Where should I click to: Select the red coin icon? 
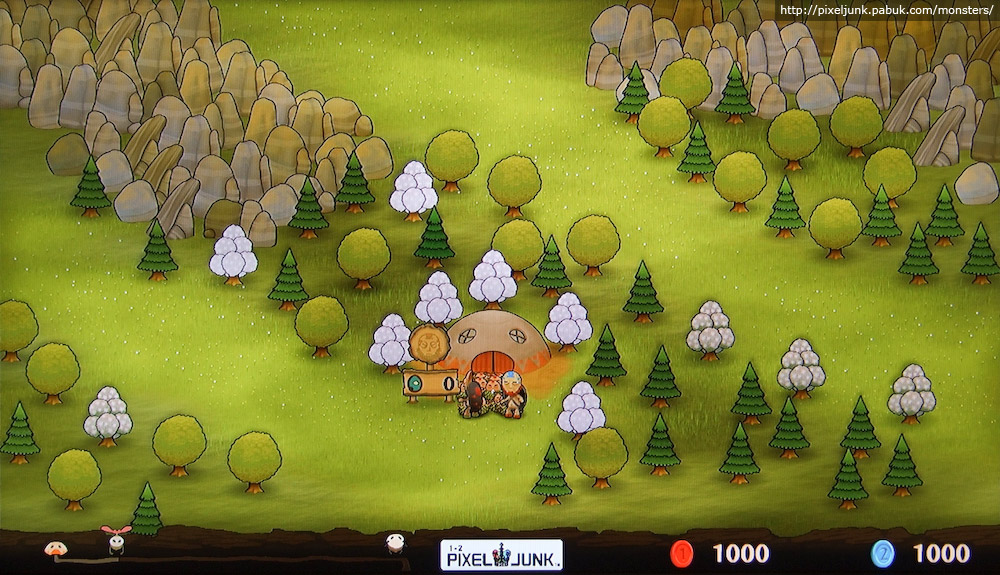tap(683, 553)
